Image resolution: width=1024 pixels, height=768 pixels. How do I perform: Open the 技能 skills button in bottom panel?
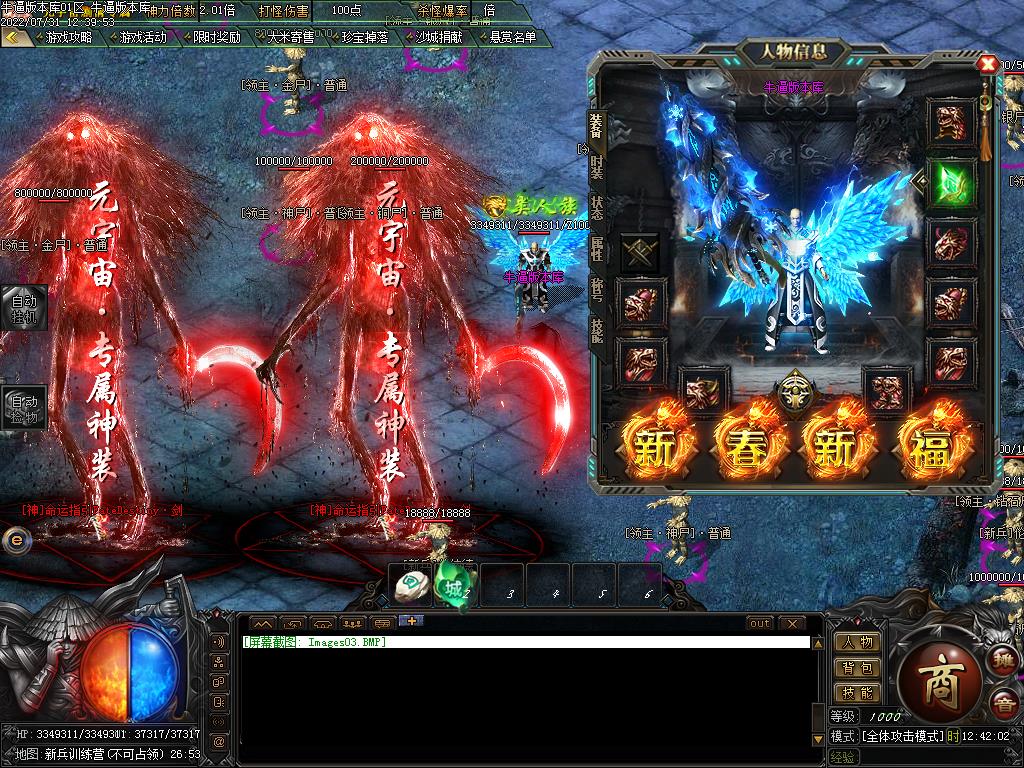[x=857, y=692]
